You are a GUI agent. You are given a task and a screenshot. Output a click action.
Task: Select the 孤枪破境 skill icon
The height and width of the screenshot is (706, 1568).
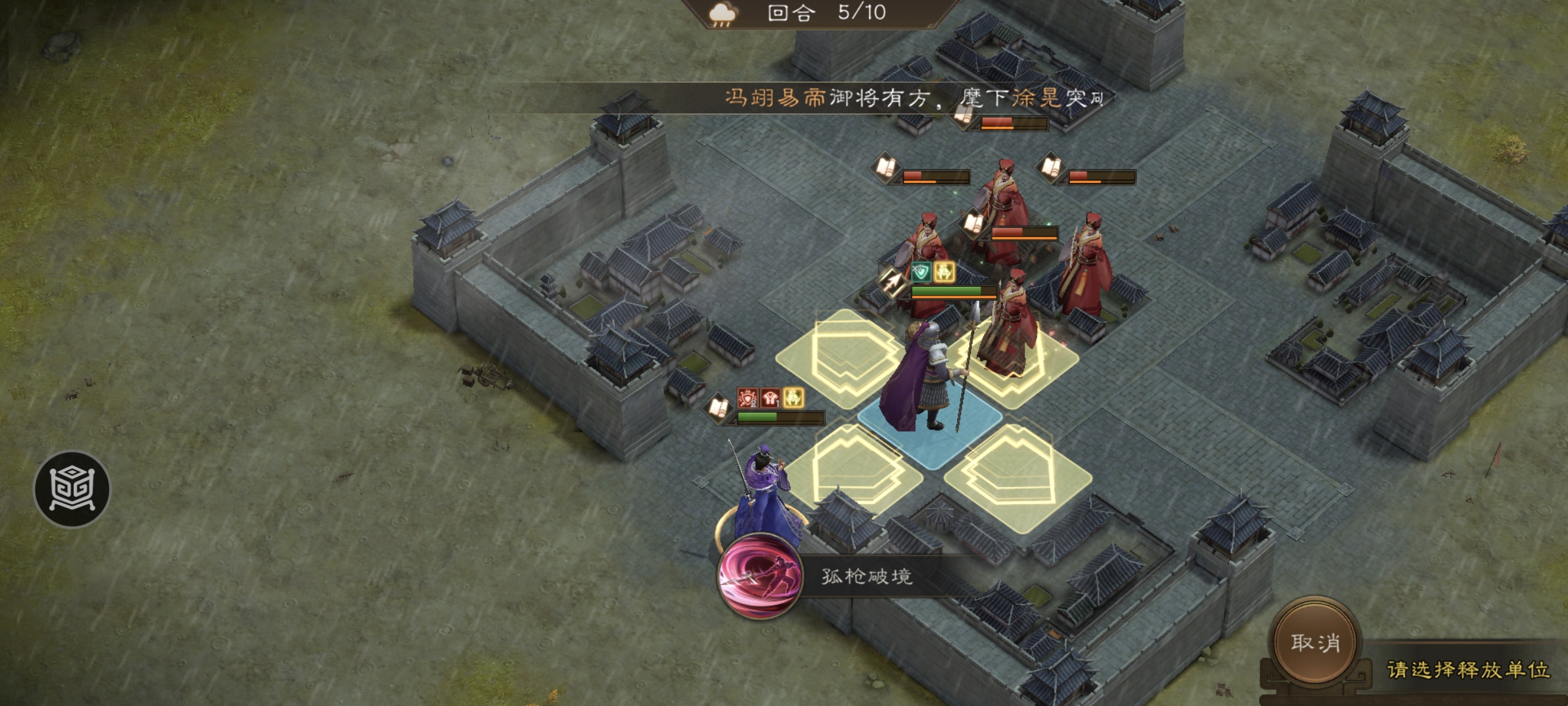pos(759,576)
